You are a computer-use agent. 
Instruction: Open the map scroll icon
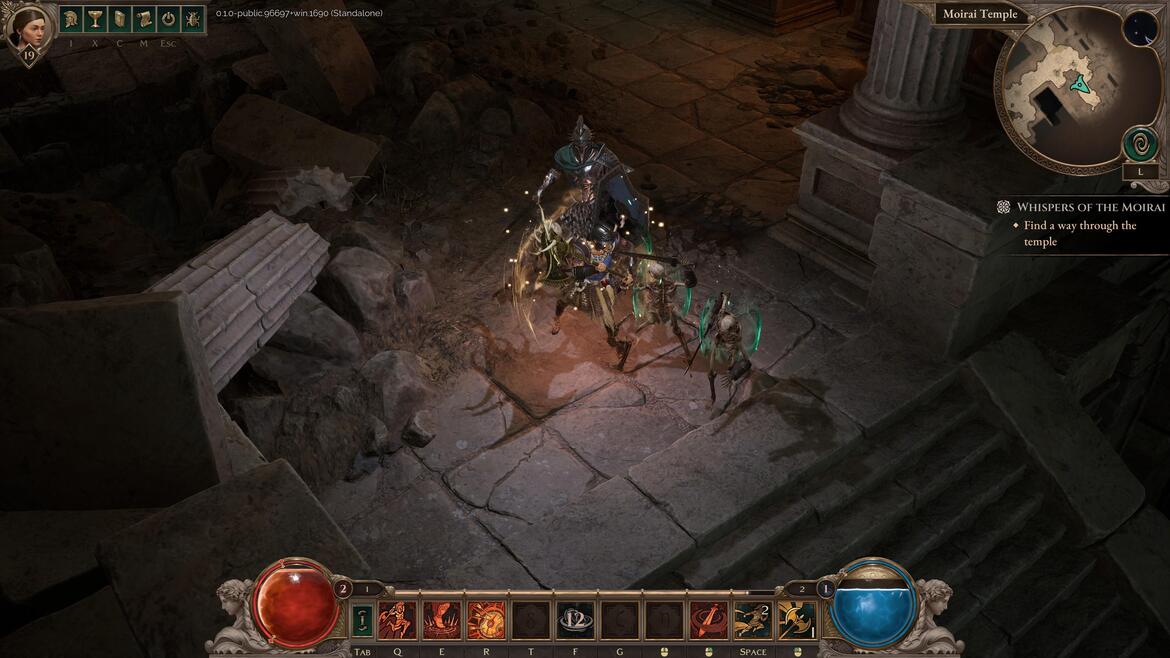(144, 19)
